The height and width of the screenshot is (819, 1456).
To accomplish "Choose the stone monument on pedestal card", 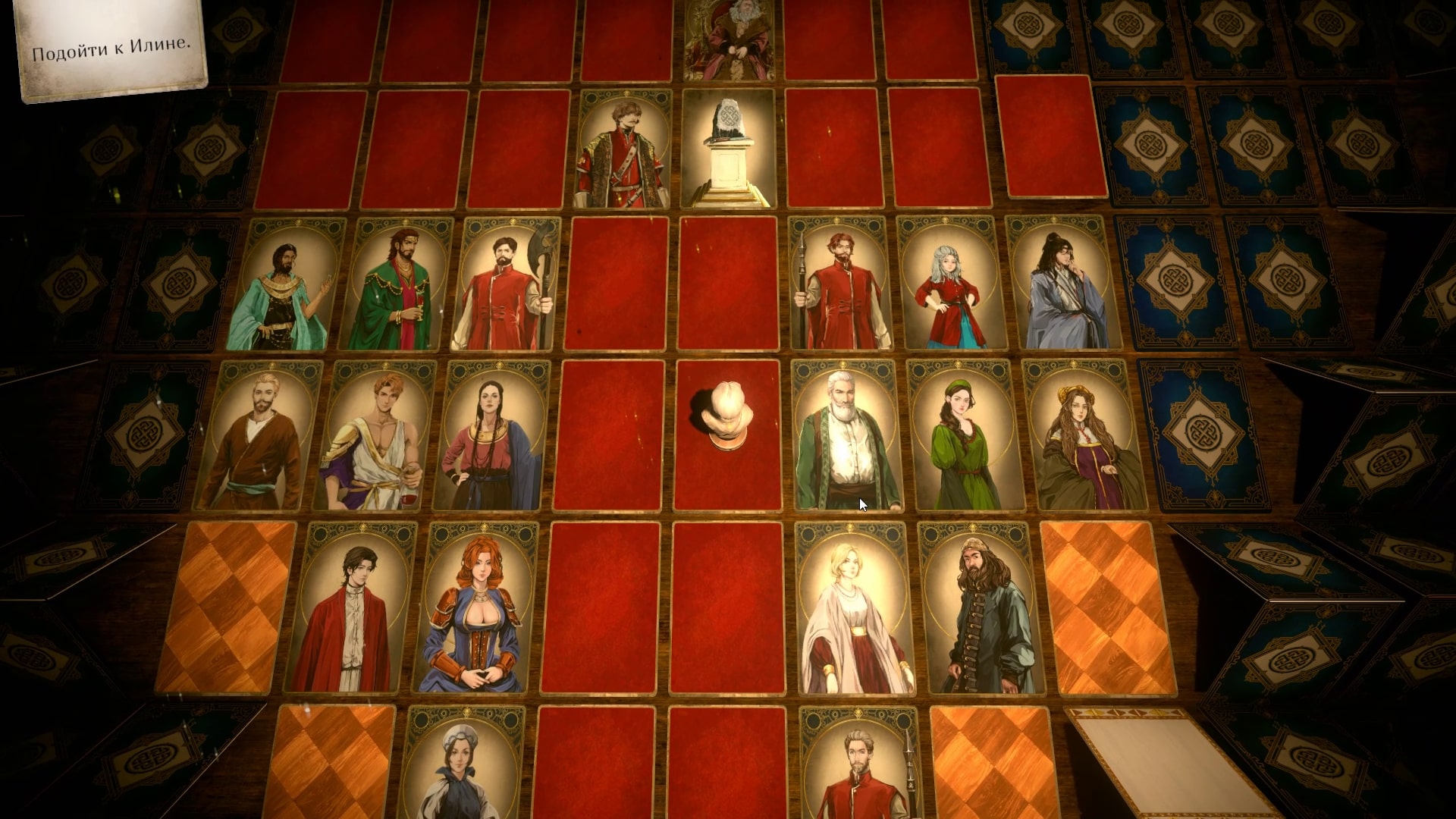I will pos(728,149).
